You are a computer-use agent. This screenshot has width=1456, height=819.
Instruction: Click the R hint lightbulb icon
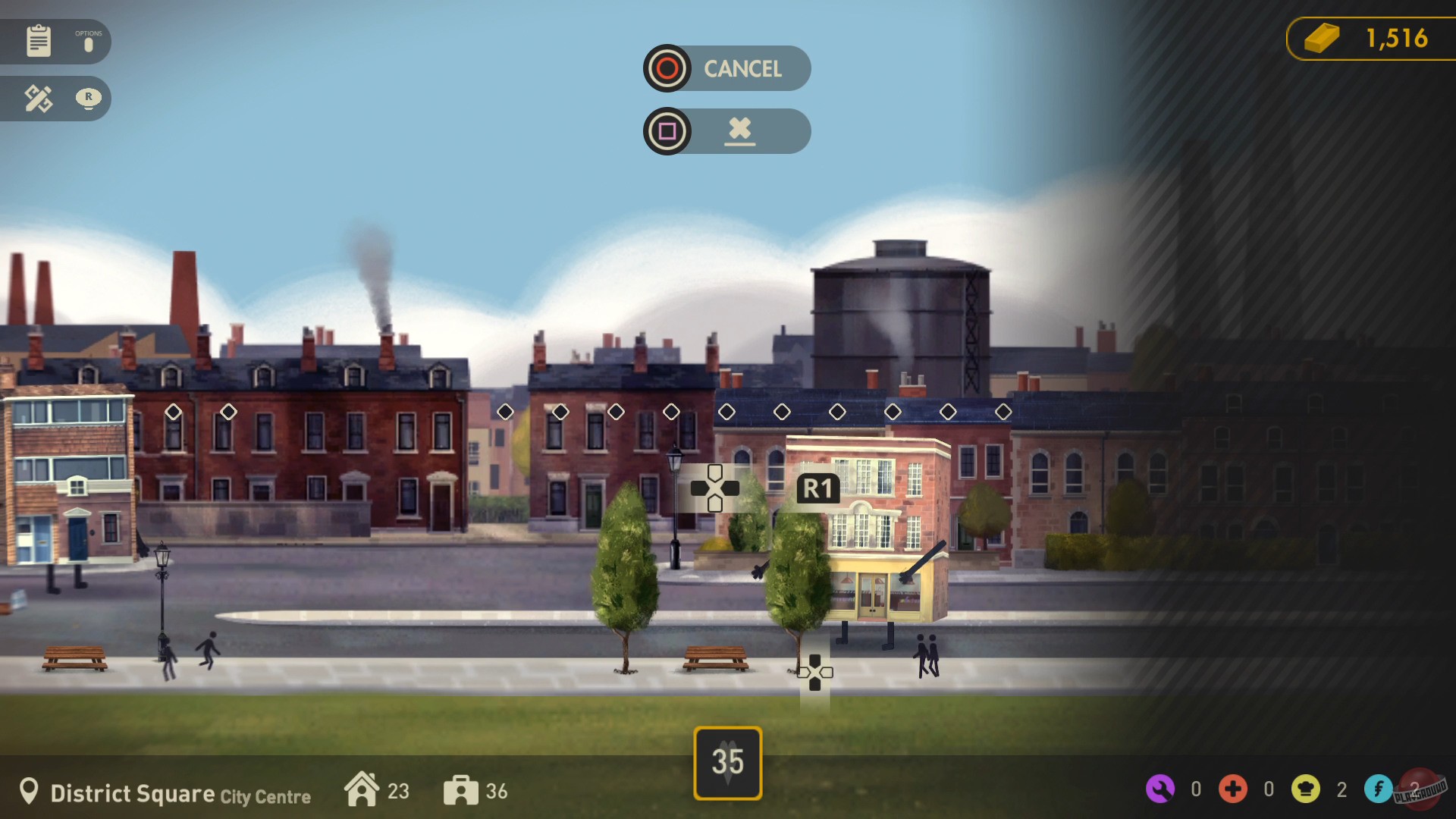click(90, 99)
